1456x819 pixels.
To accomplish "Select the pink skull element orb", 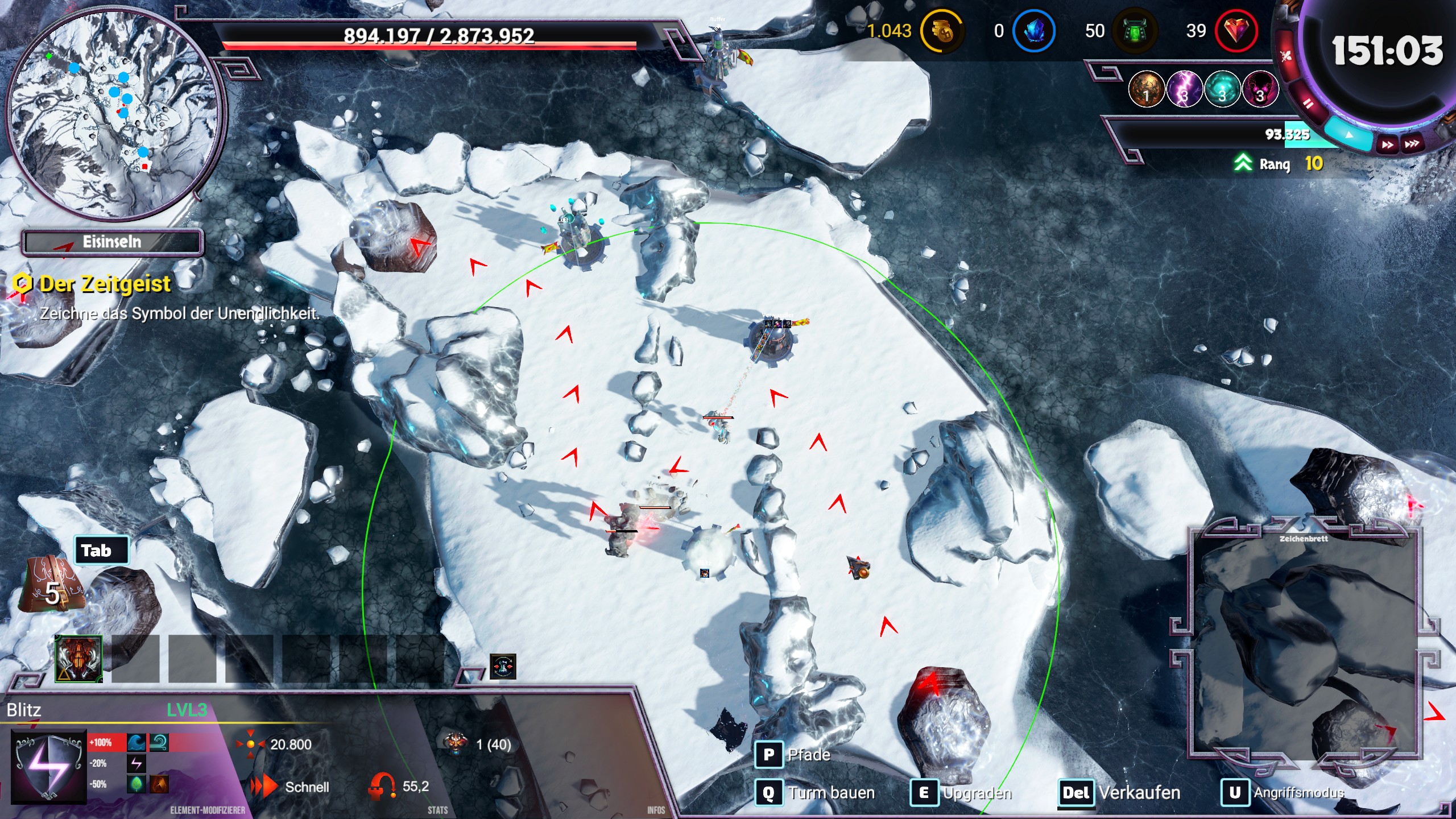I will (1260, 90).
